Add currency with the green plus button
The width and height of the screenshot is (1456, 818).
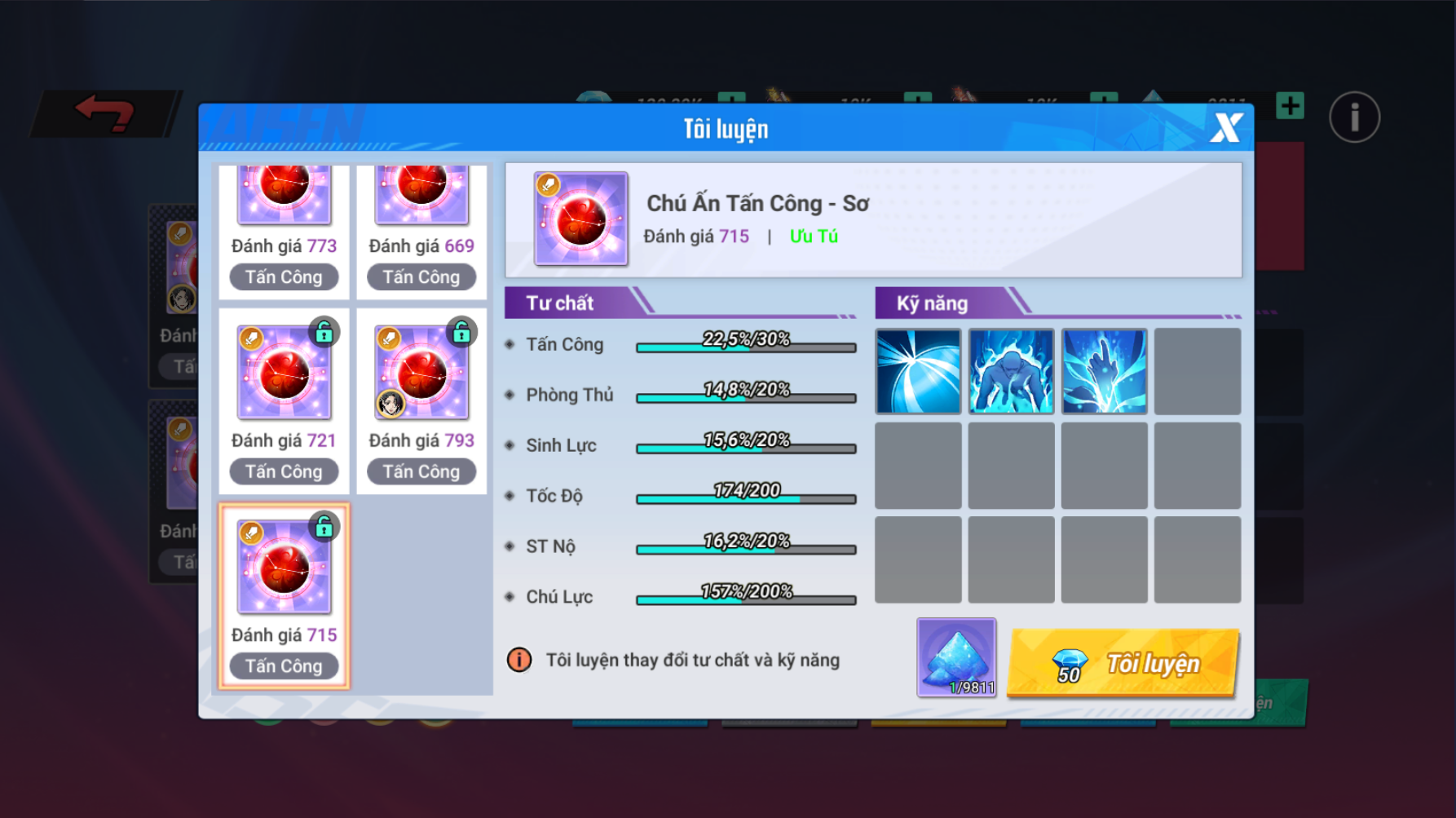pyautogui.click(x=1290, y=106)
